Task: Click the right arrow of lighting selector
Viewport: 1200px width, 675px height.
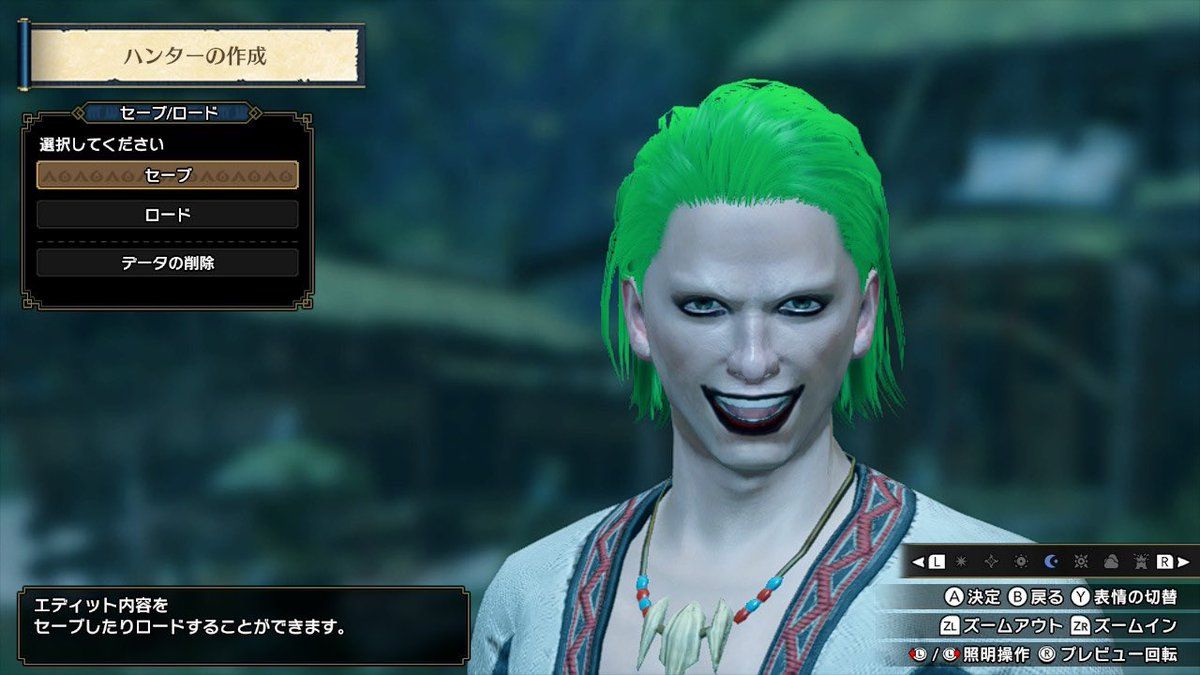Action: coord(1183,562)
